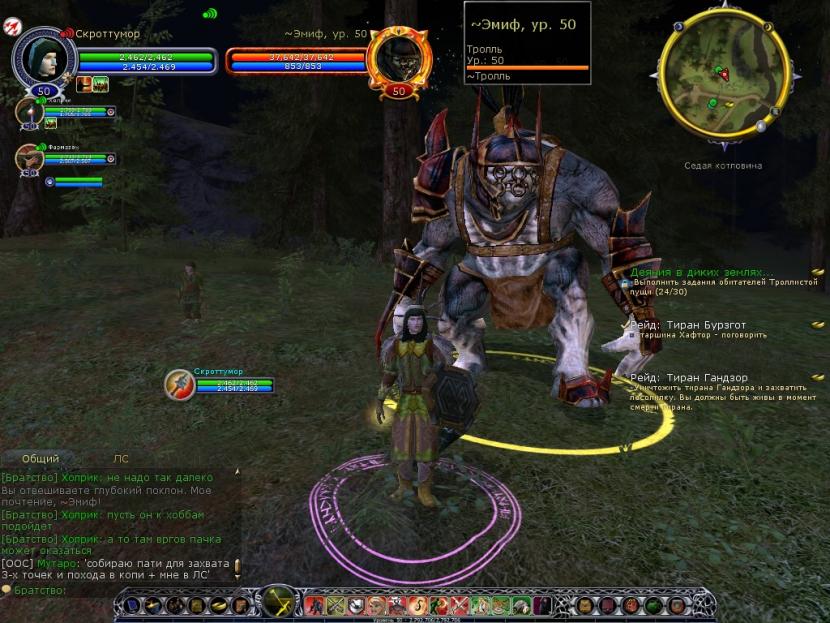830x623 pixels.
Task: Click the Братство chat input line
Action: tap(120, 591)
